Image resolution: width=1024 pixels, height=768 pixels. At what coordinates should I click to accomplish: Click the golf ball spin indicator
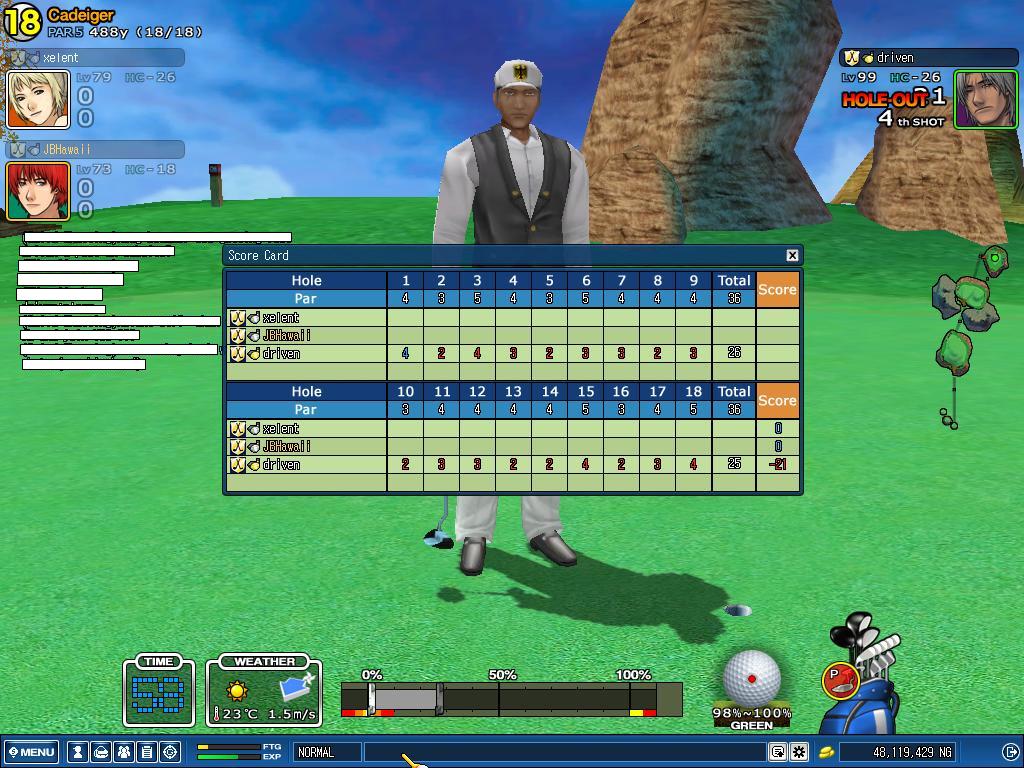tap(751, 678)
